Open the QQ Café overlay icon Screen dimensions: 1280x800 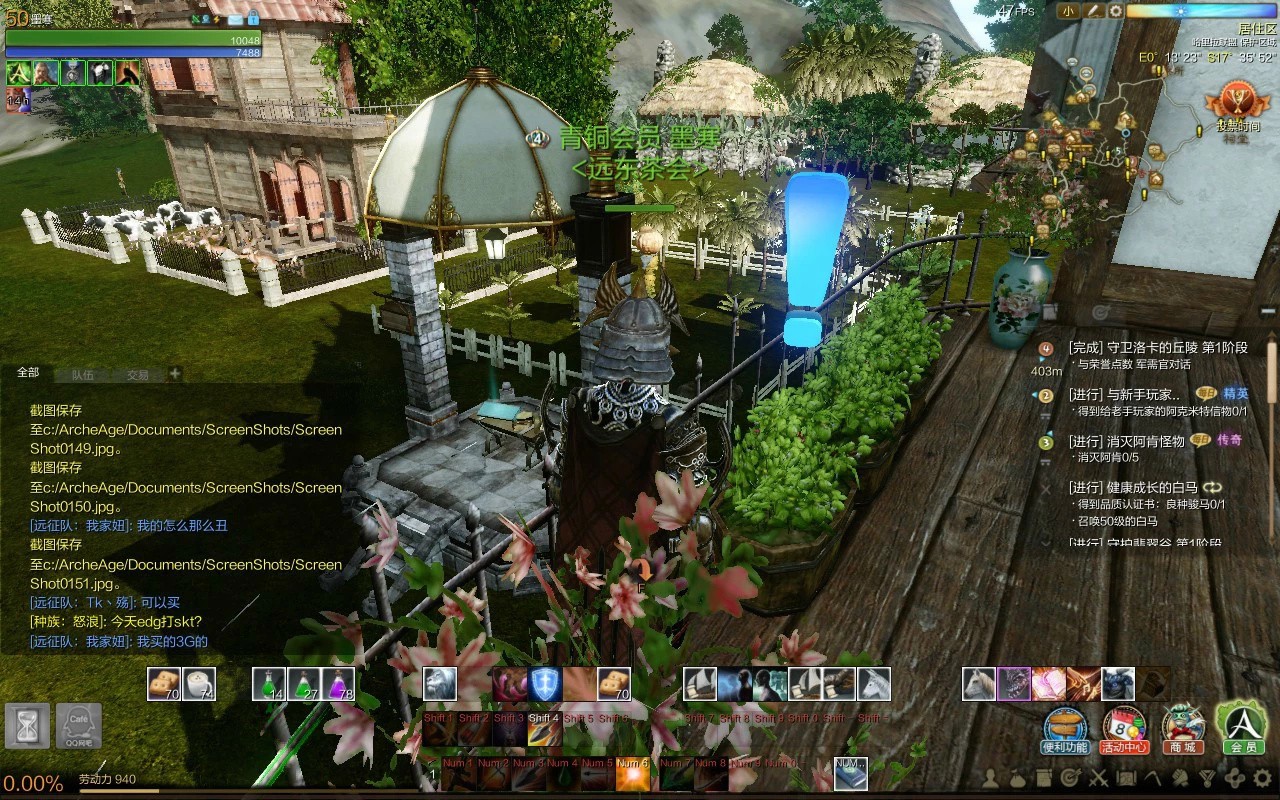tap(77, 725)
